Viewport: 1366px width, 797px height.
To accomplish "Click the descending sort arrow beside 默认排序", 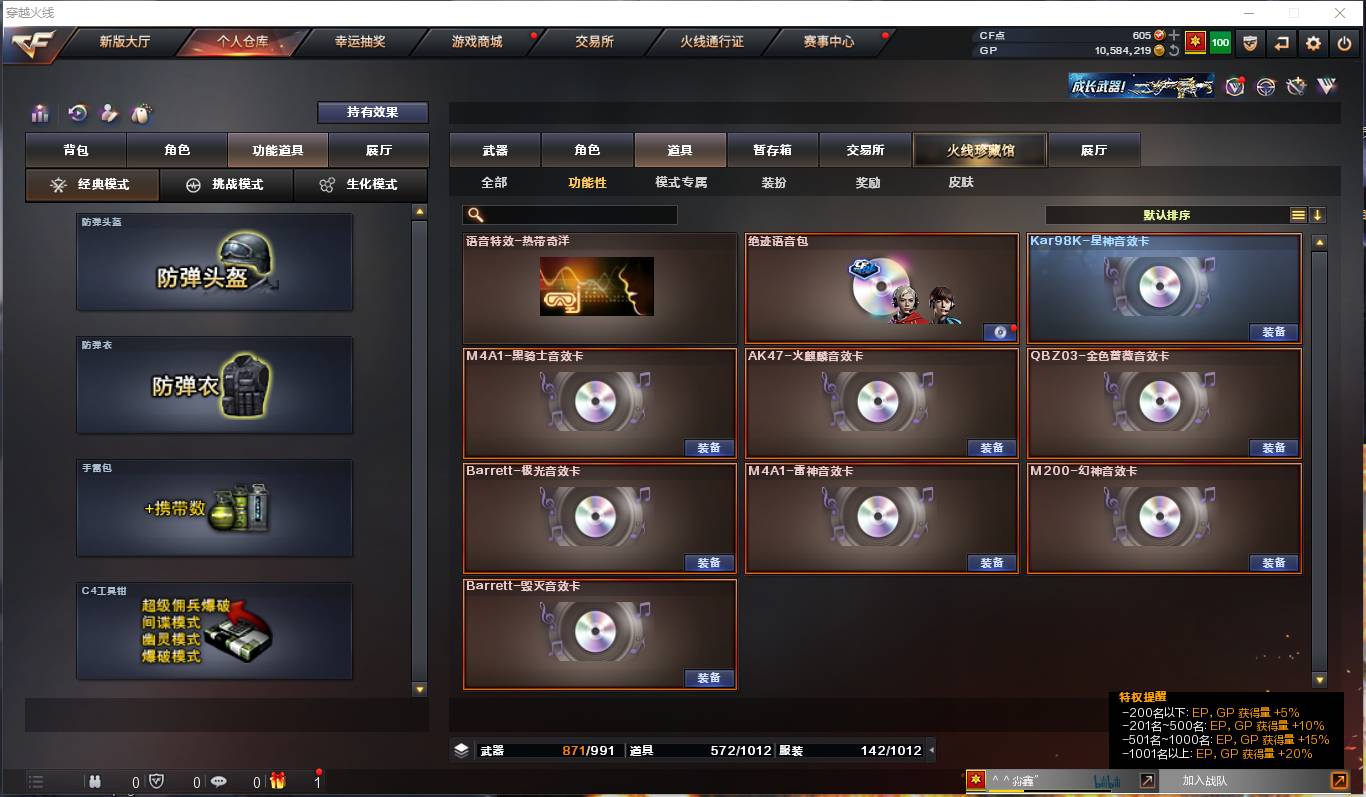I will [1319, 214].
